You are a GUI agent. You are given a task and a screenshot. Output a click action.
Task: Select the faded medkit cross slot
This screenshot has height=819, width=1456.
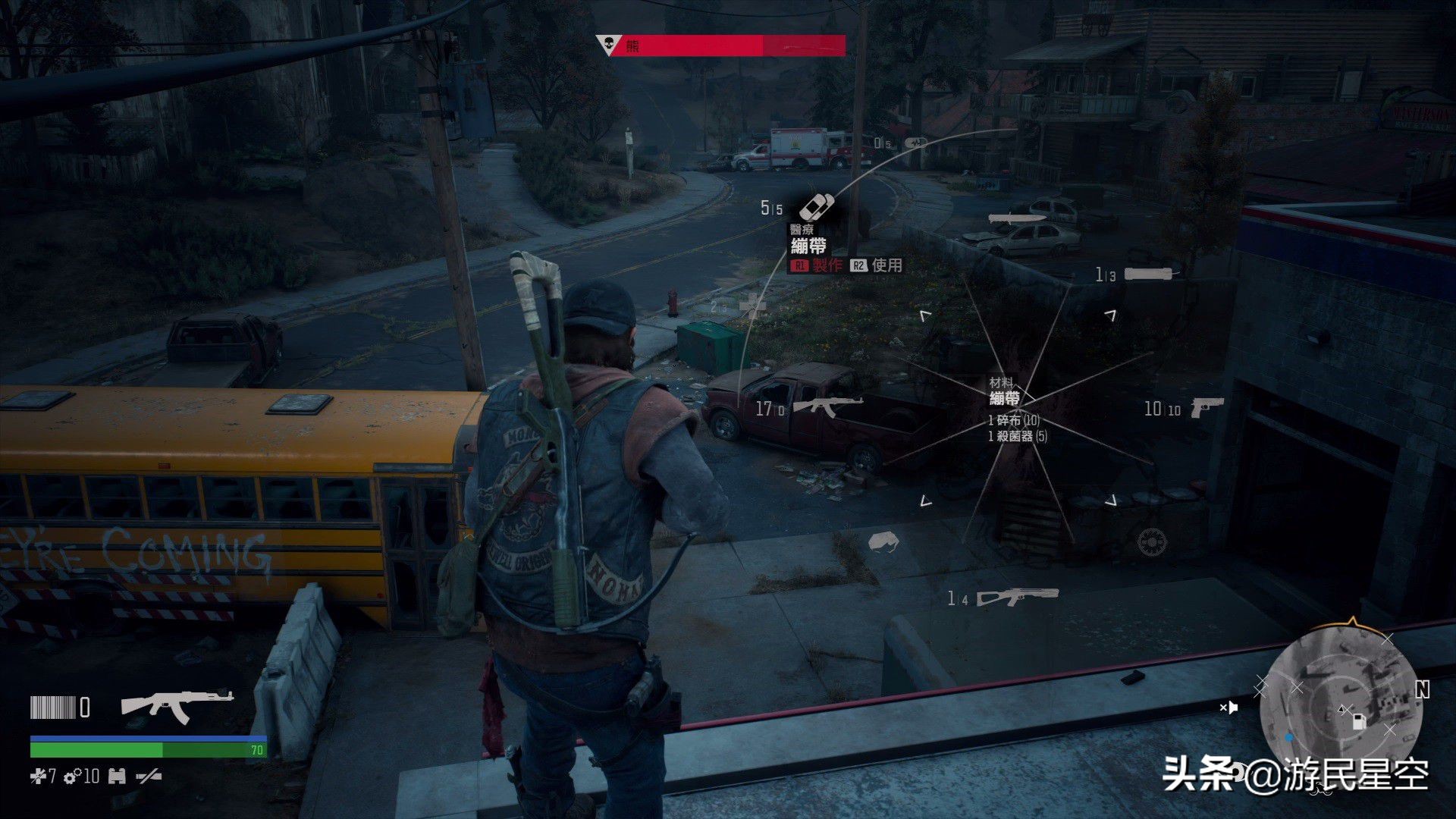(x=752, y=306)
